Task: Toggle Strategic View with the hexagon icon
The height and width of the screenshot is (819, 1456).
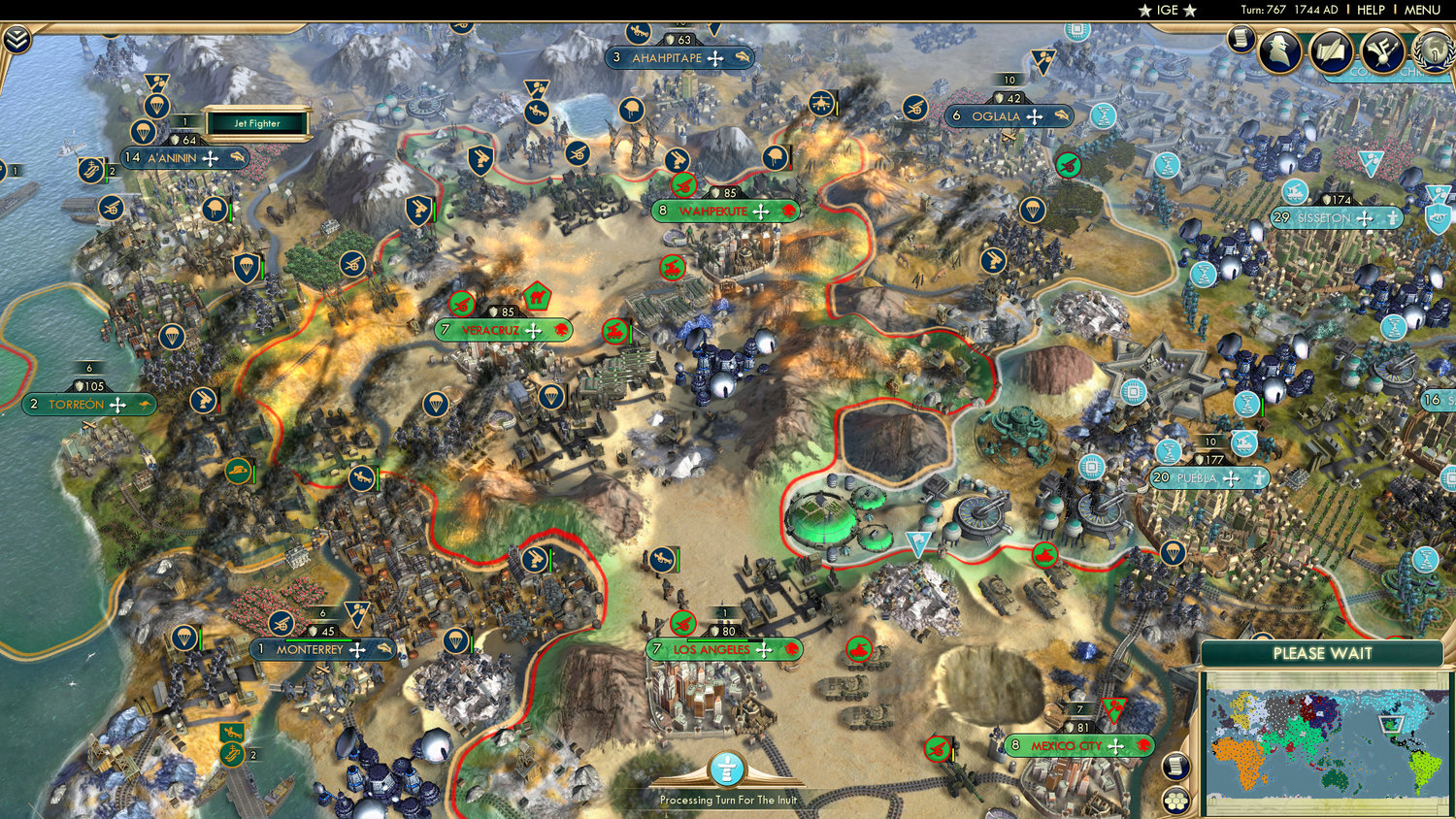Action: pyautogui.click(x=1176, y=802)
